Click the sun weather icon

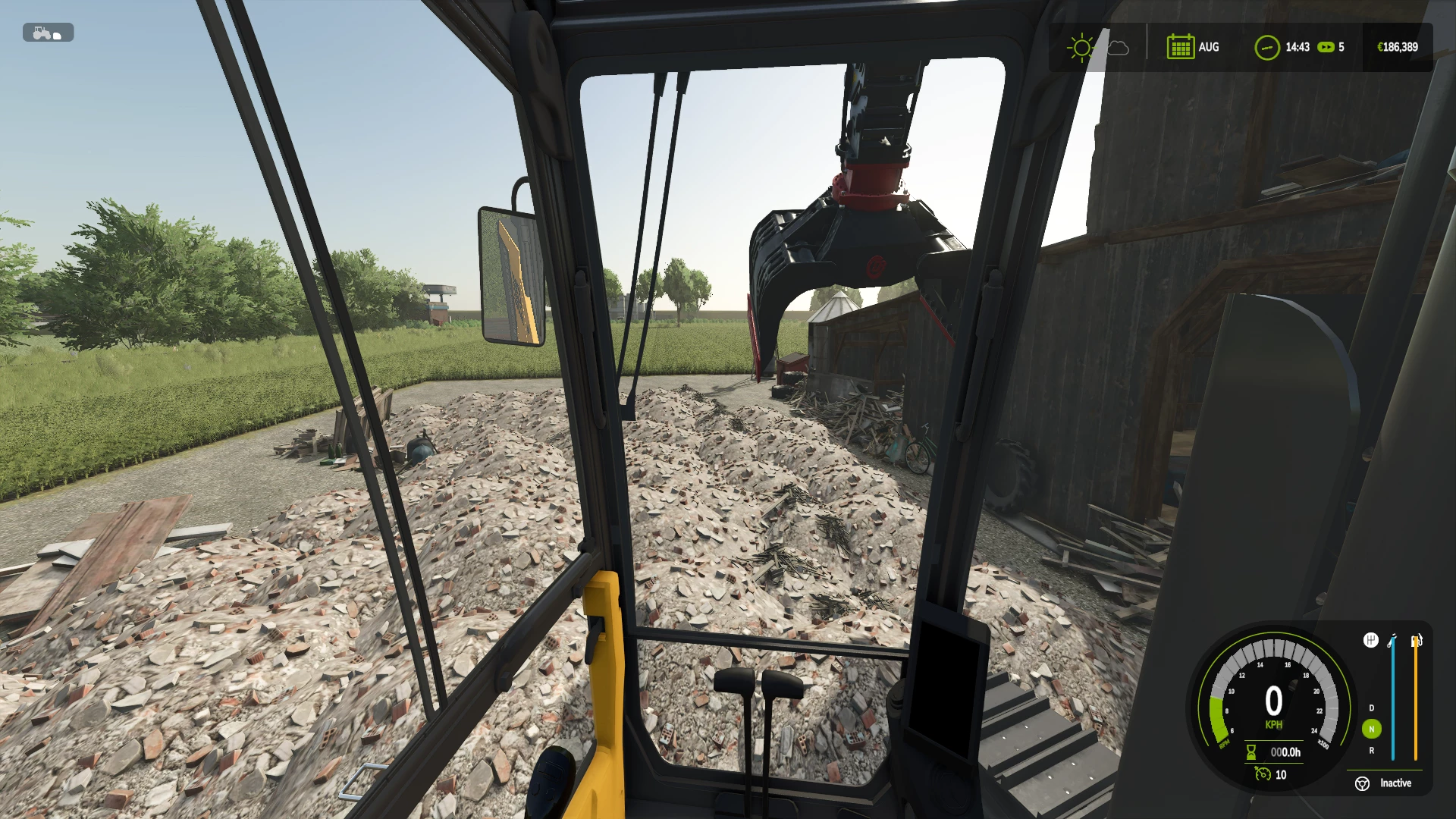click(1080, 47)
